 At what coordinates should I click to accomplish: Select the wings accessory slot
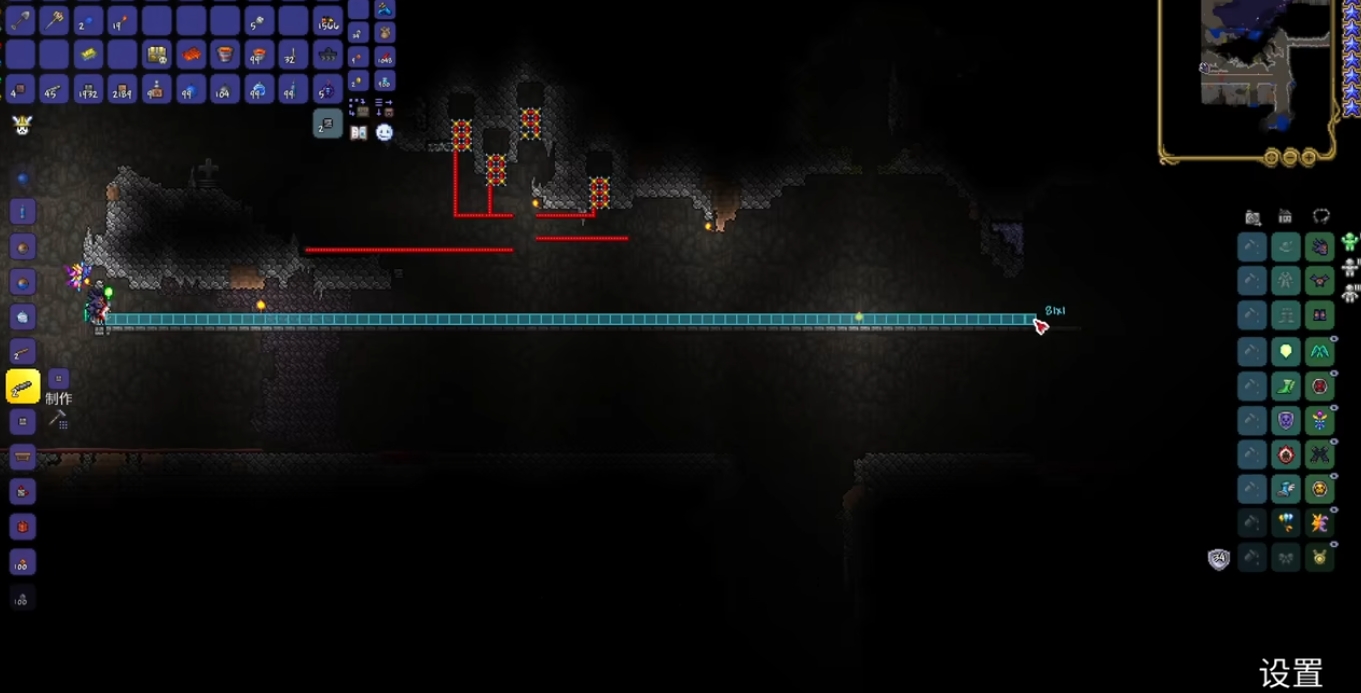pyautogui.click(x=1320, y=351)
